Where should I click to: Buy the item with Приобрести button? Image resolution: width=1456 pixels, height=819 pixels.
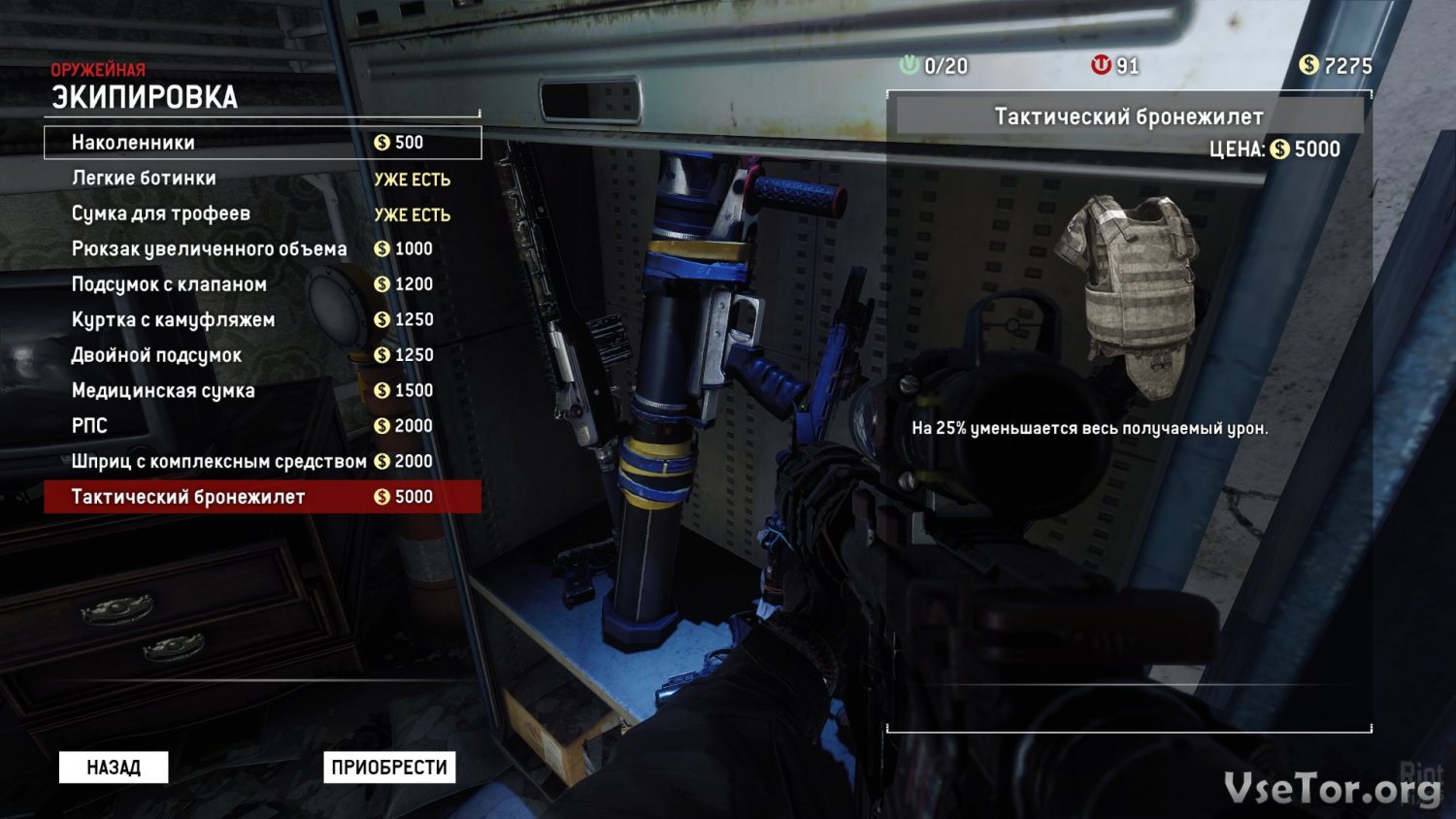click(x=389, y=768)
